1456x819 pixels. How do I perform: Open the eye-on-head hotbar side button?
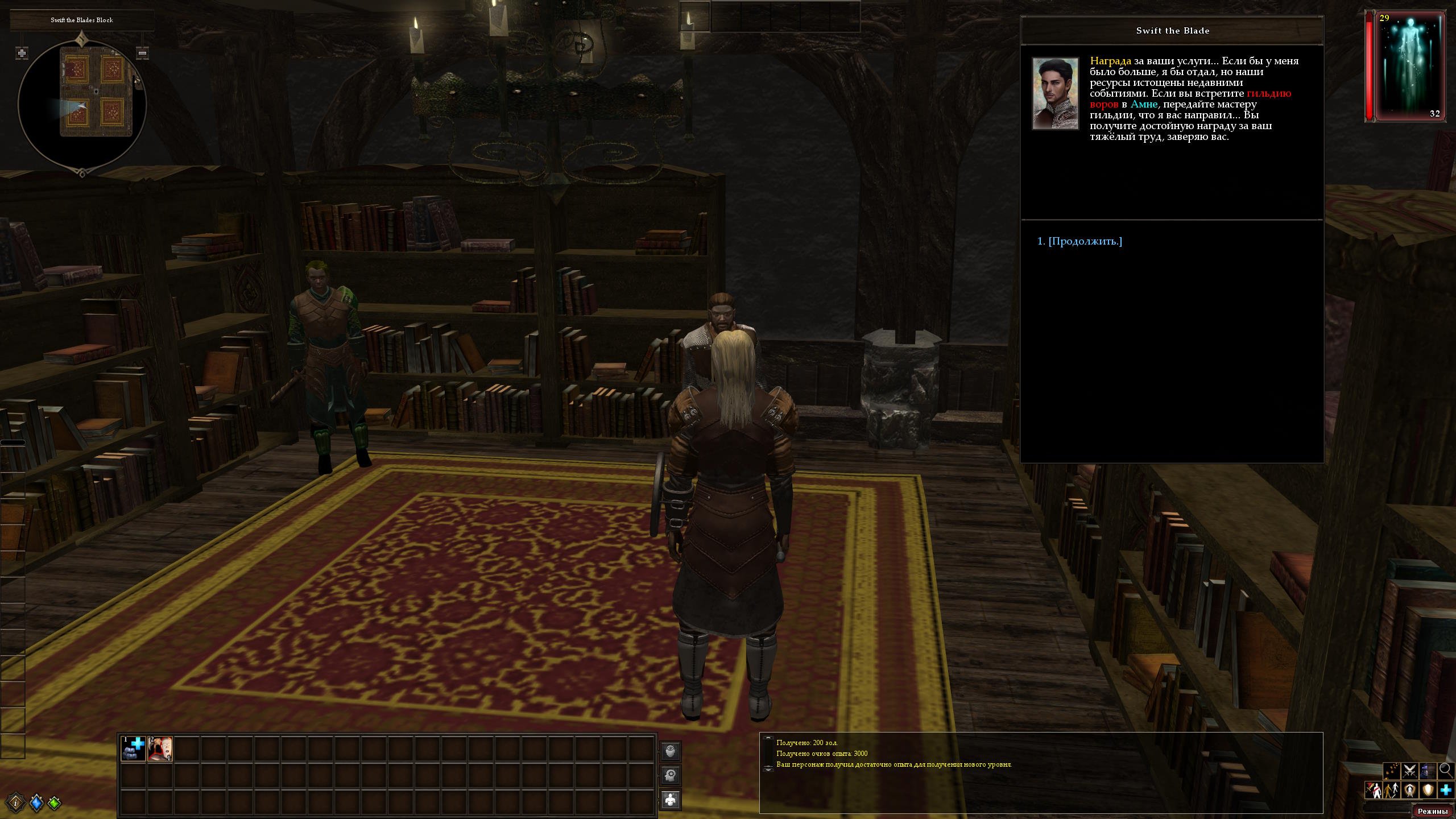(x=671, y=751)
